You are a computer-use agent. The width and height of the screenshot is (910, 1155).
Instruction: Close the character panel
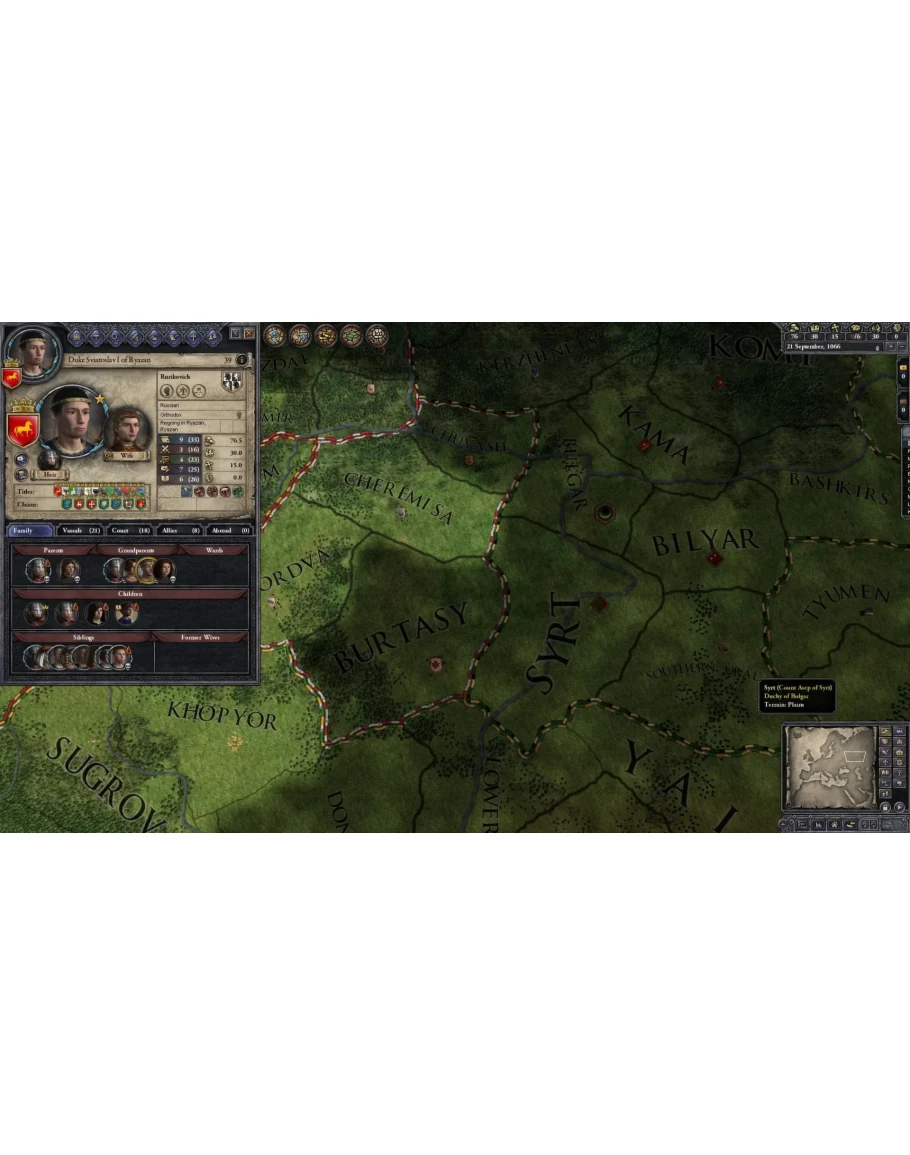pos(249,333)
